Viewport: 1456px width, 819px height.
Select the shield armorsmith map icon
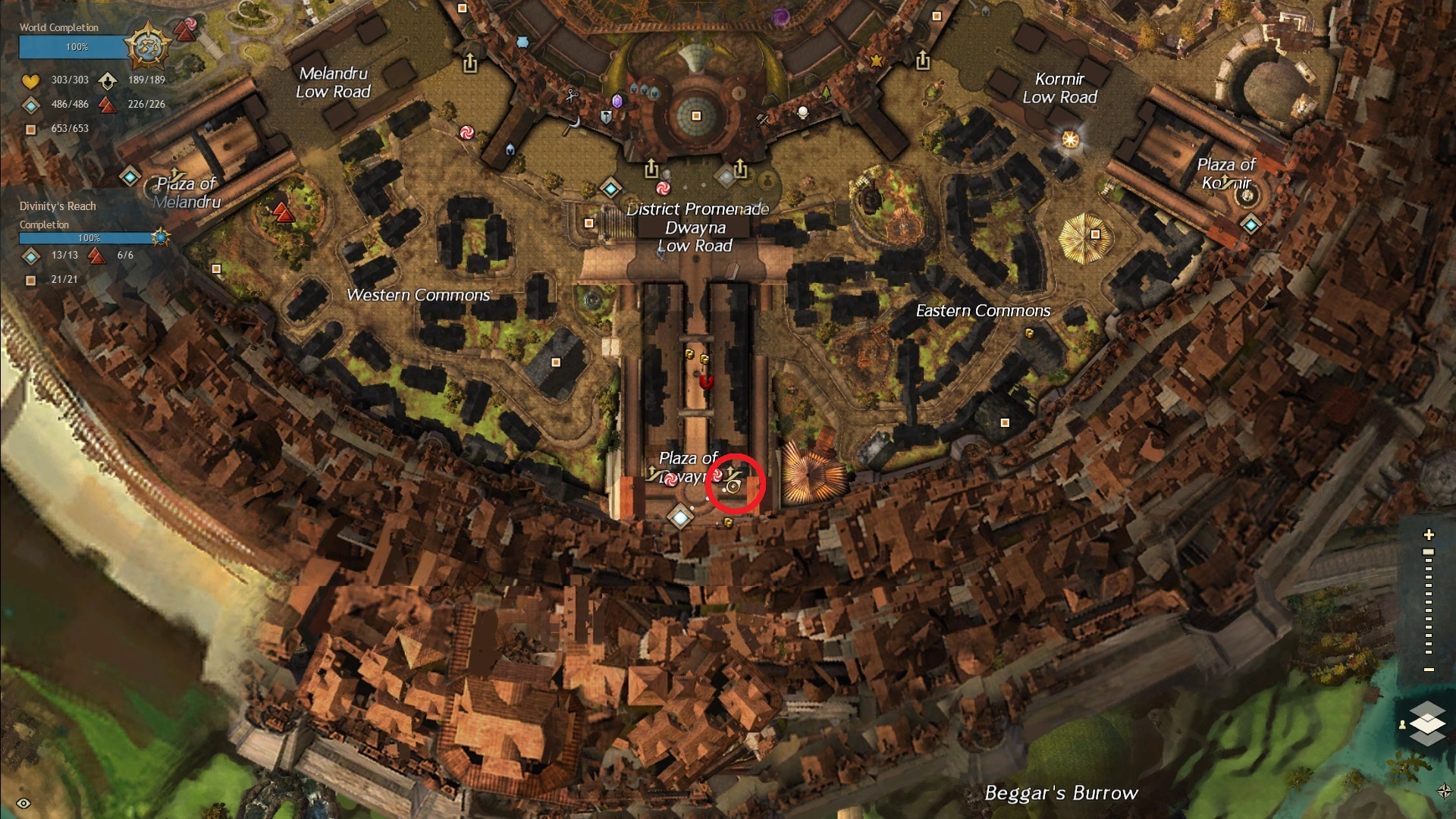(x=606, y=118)
